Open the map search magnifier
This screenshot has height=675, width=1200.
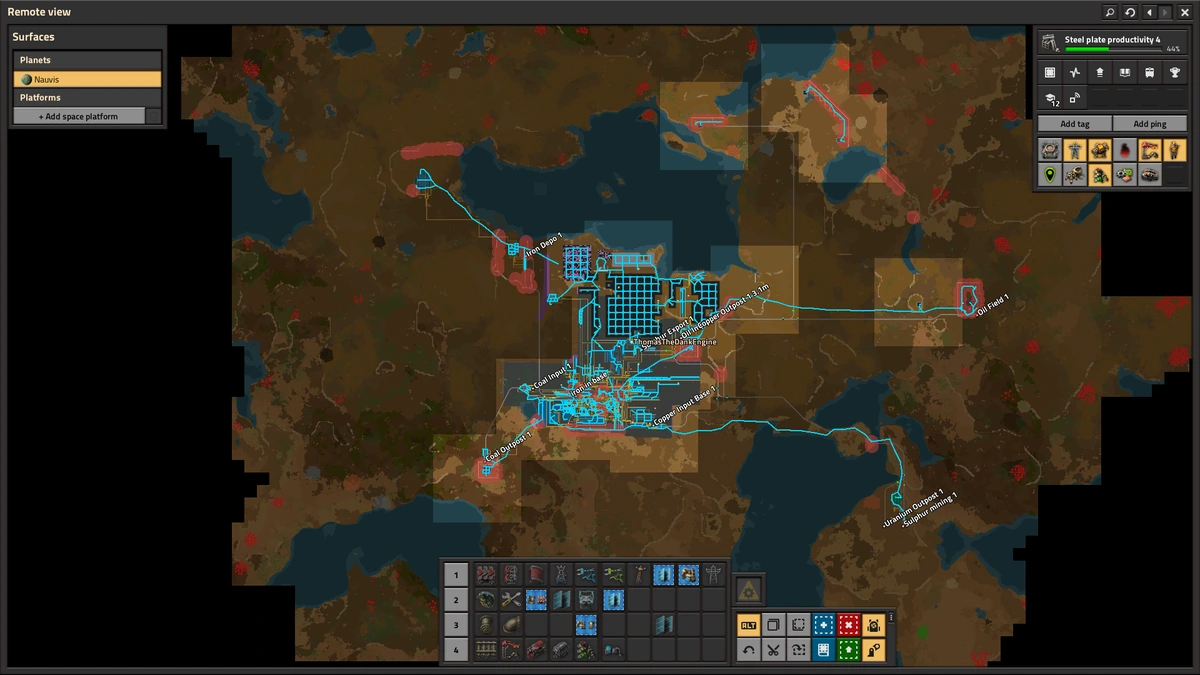(x=1110, y=12)
